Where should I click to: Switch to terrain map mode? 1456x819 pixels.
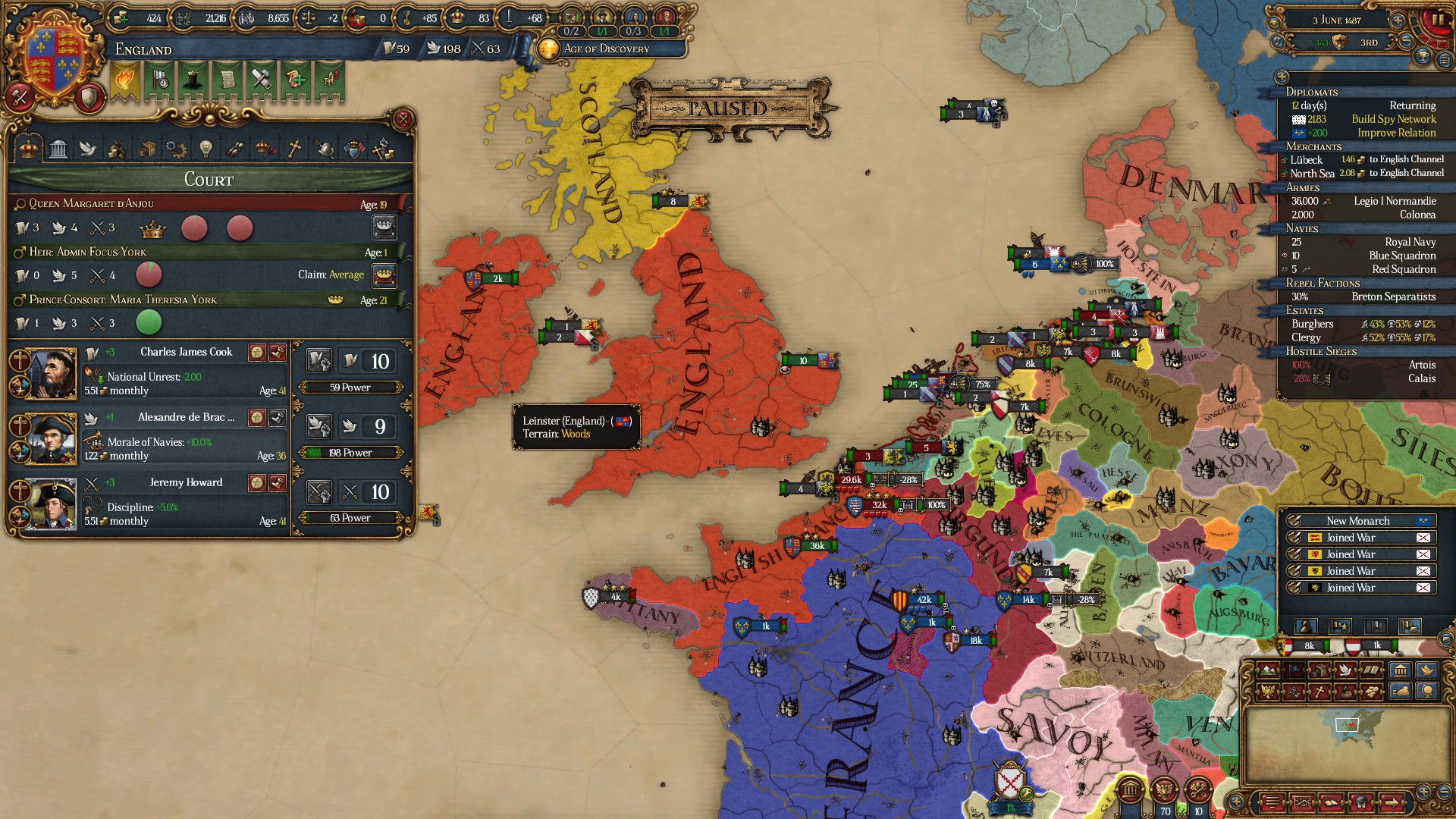1268,670
